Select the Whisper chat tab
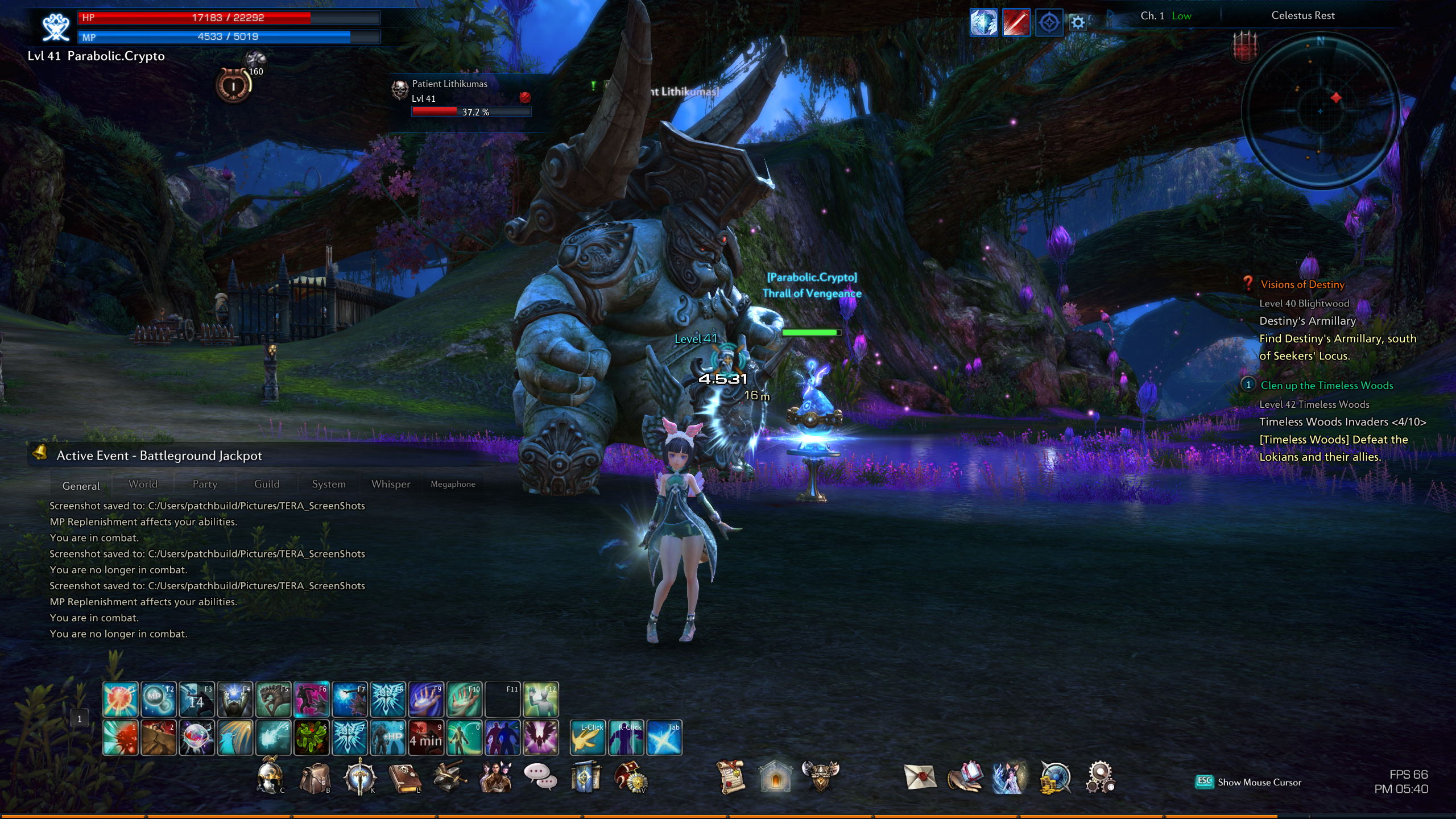Screen dimensions: 1456x819 pyautogui.click(x=391, y=484)
